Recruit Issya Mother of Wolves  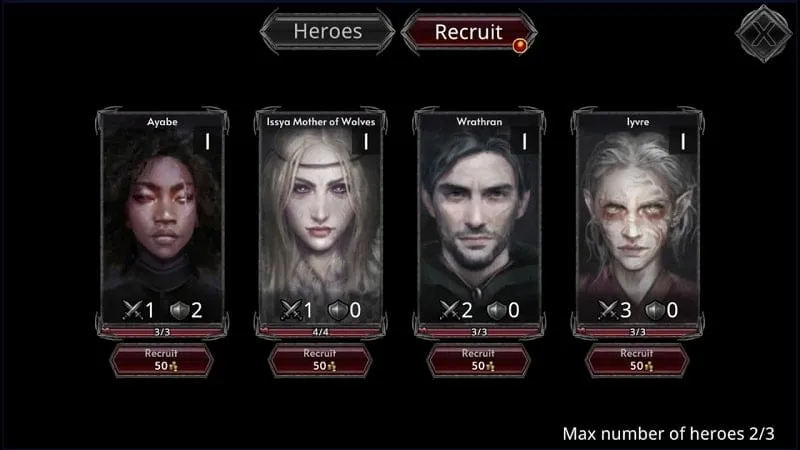[x=320, y=360]
